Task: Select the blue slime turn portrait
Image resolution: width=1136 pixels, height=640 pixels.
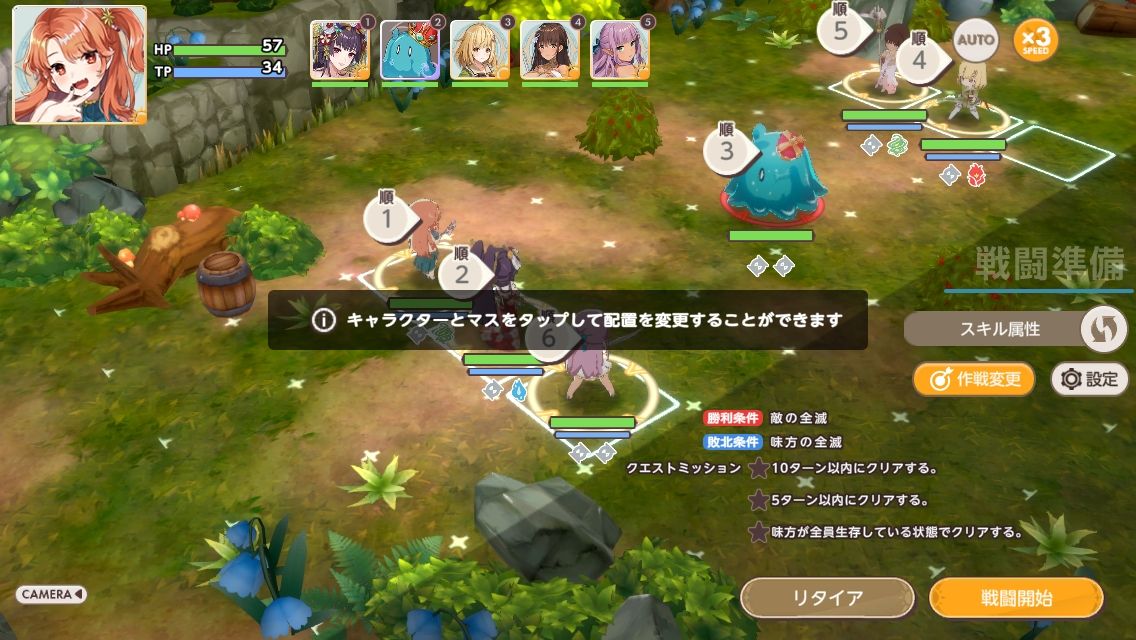Action: point(410,50)
